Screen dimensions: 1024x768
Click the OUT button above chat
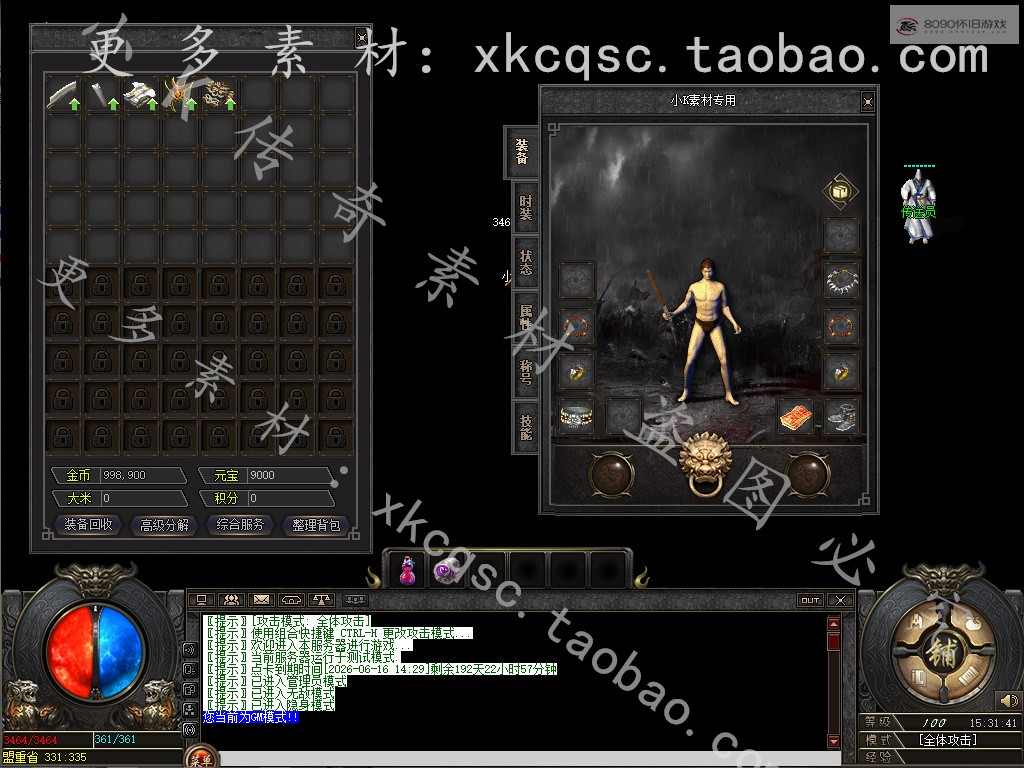(809, 600)
